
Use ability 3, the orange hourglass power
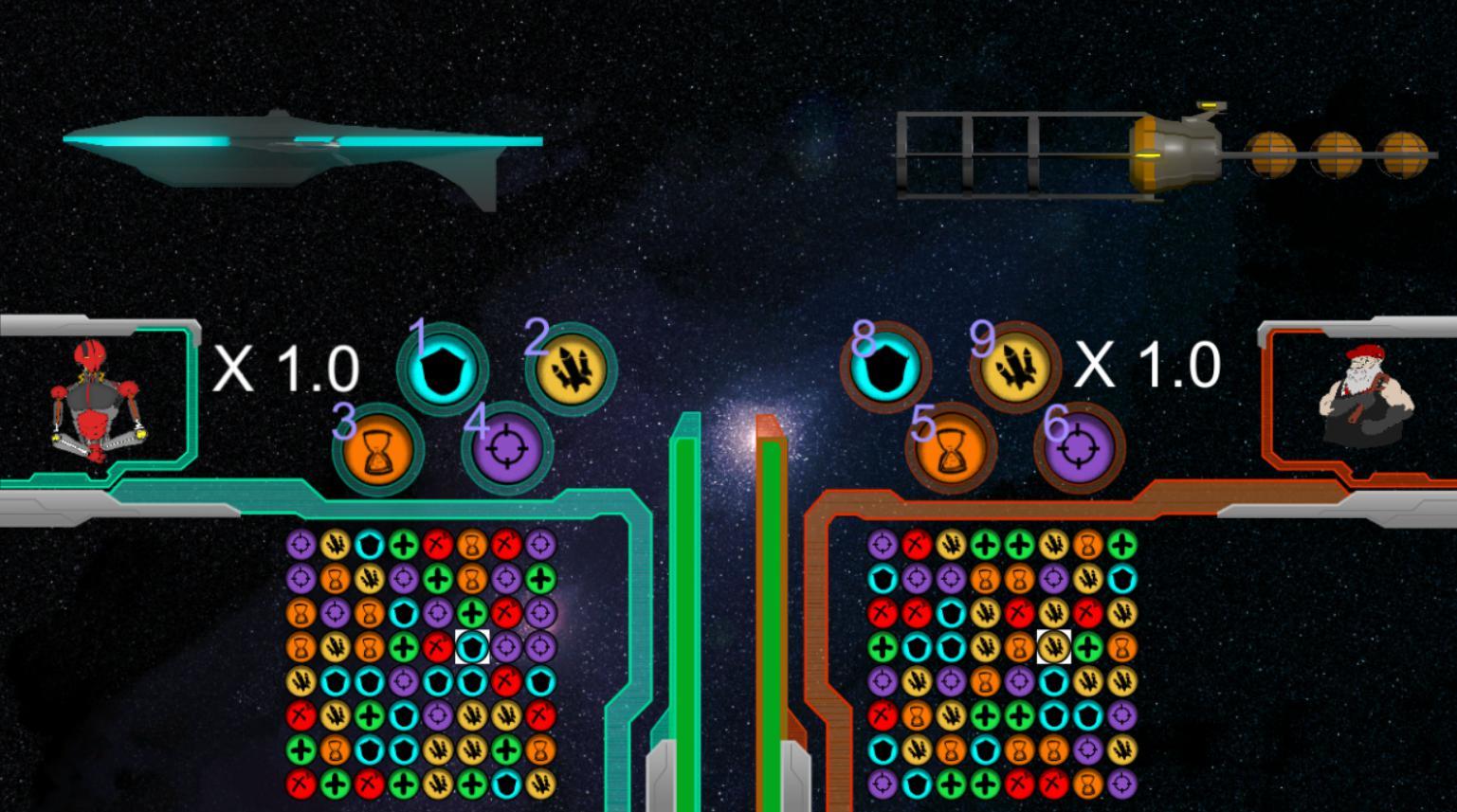click(x=377, y=453)
